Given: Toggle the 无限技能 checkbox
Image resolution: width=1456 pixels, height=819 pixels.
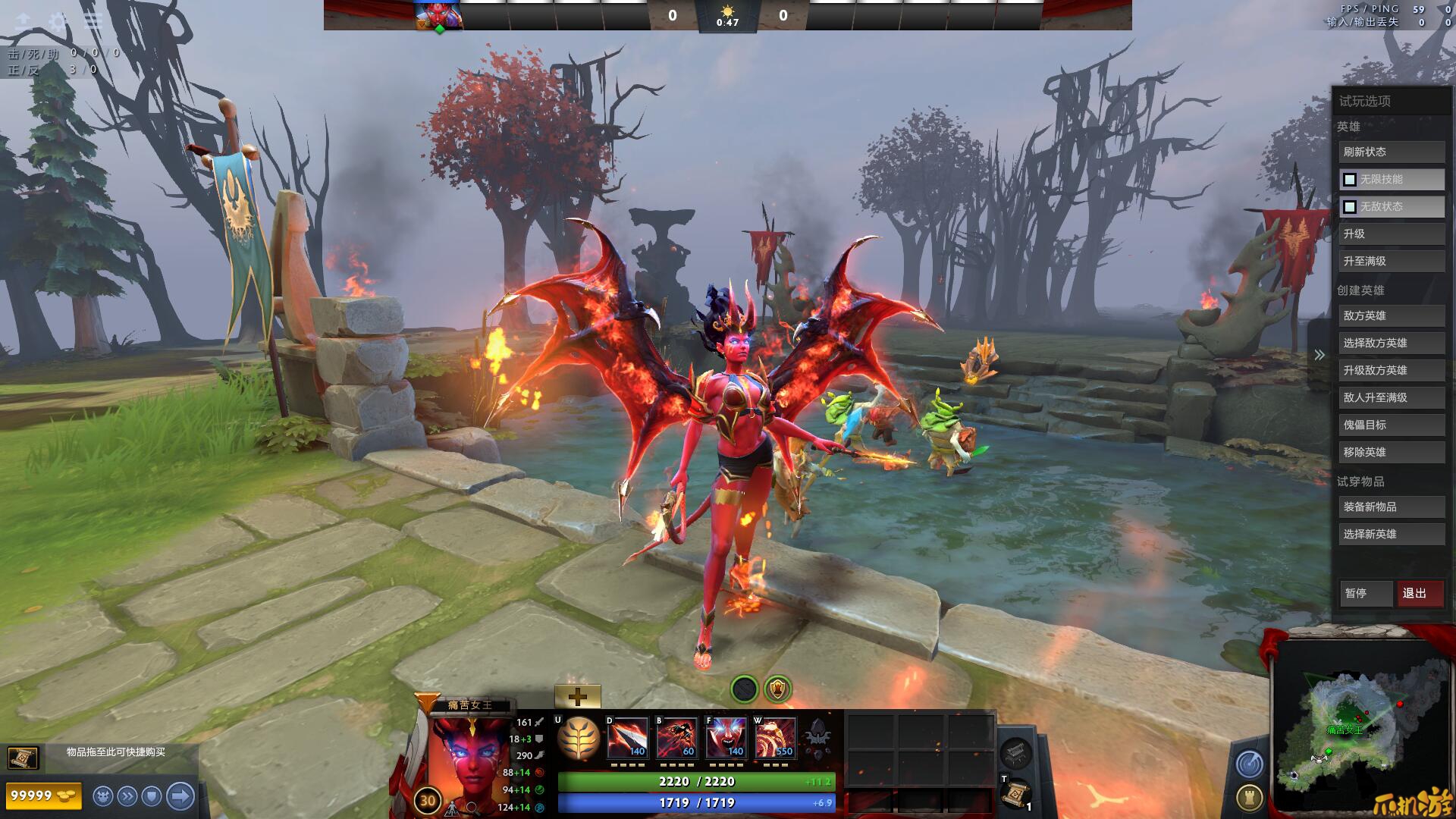Looking at the screenshot, I should pos(1350,180).
